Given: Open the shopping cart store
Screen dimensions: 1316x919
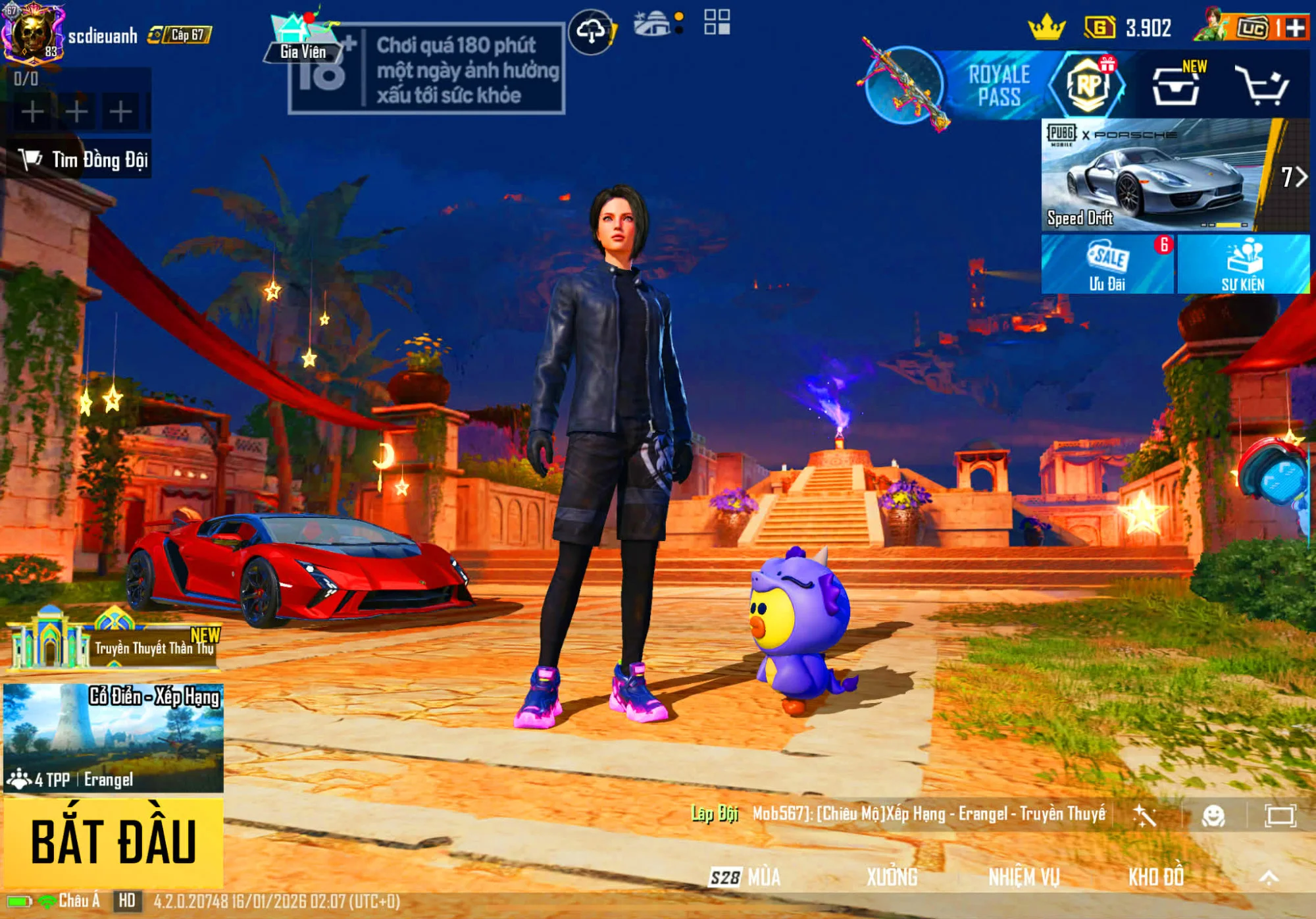Looking at the screenshot, I should pyautogui.click(x=1261, y=86).
